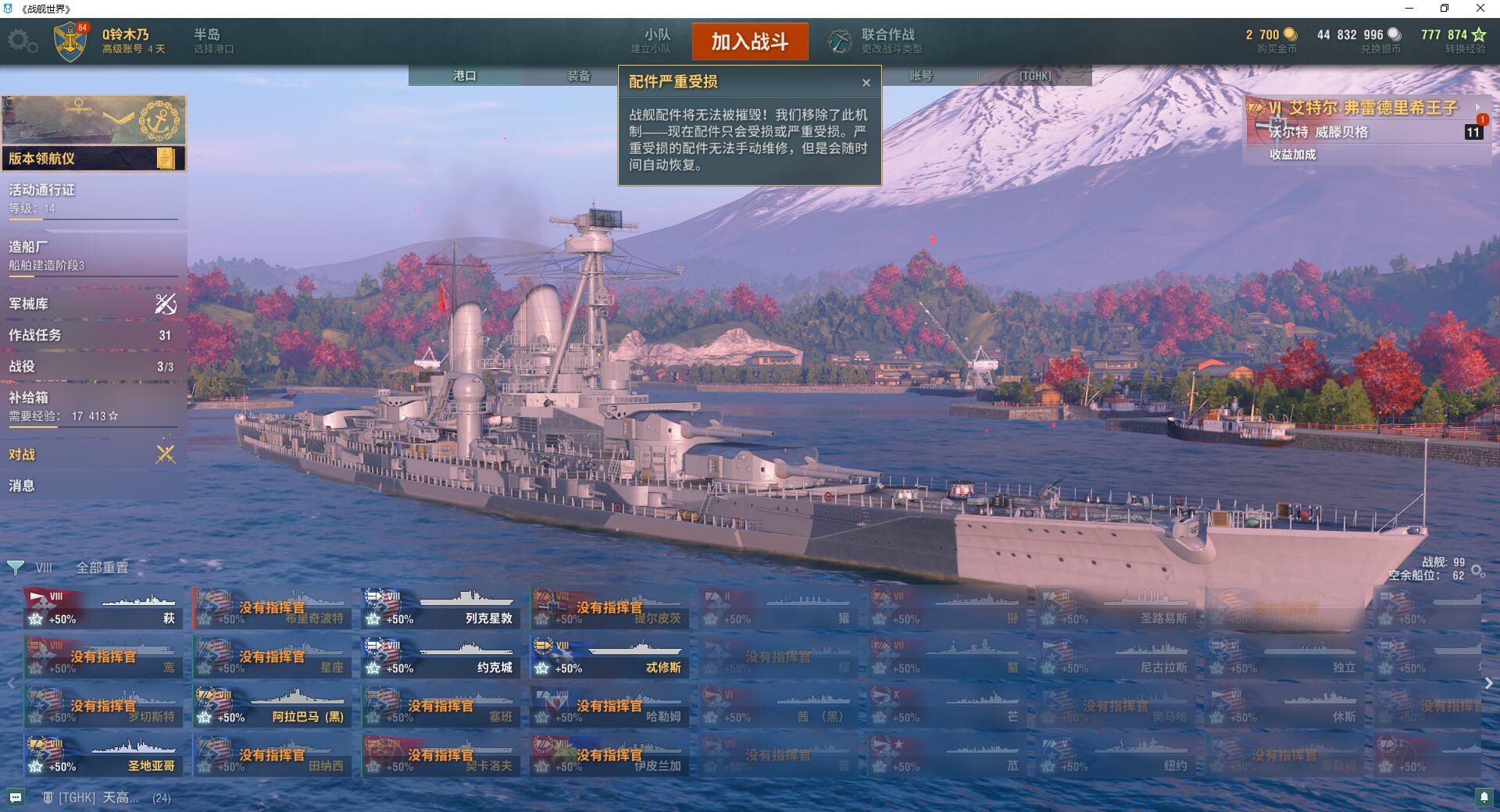This screenshot has width=1500, height=812.
Task: Switch to the 港口 tab
Action: (x=465, y=76)
